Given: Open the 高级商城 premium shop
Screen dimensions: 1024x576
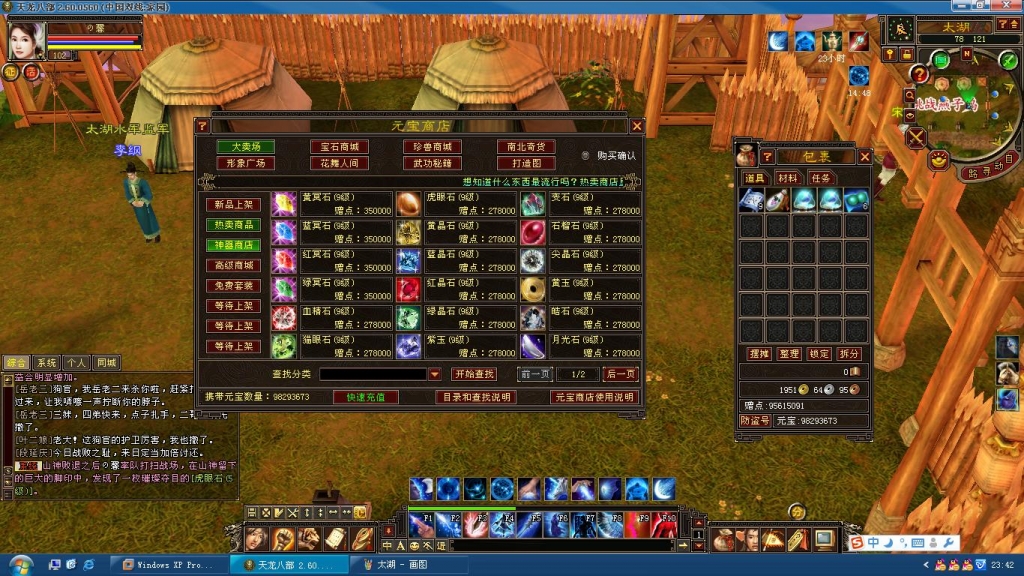Looking at the screenshot, I should coord(233,265).
